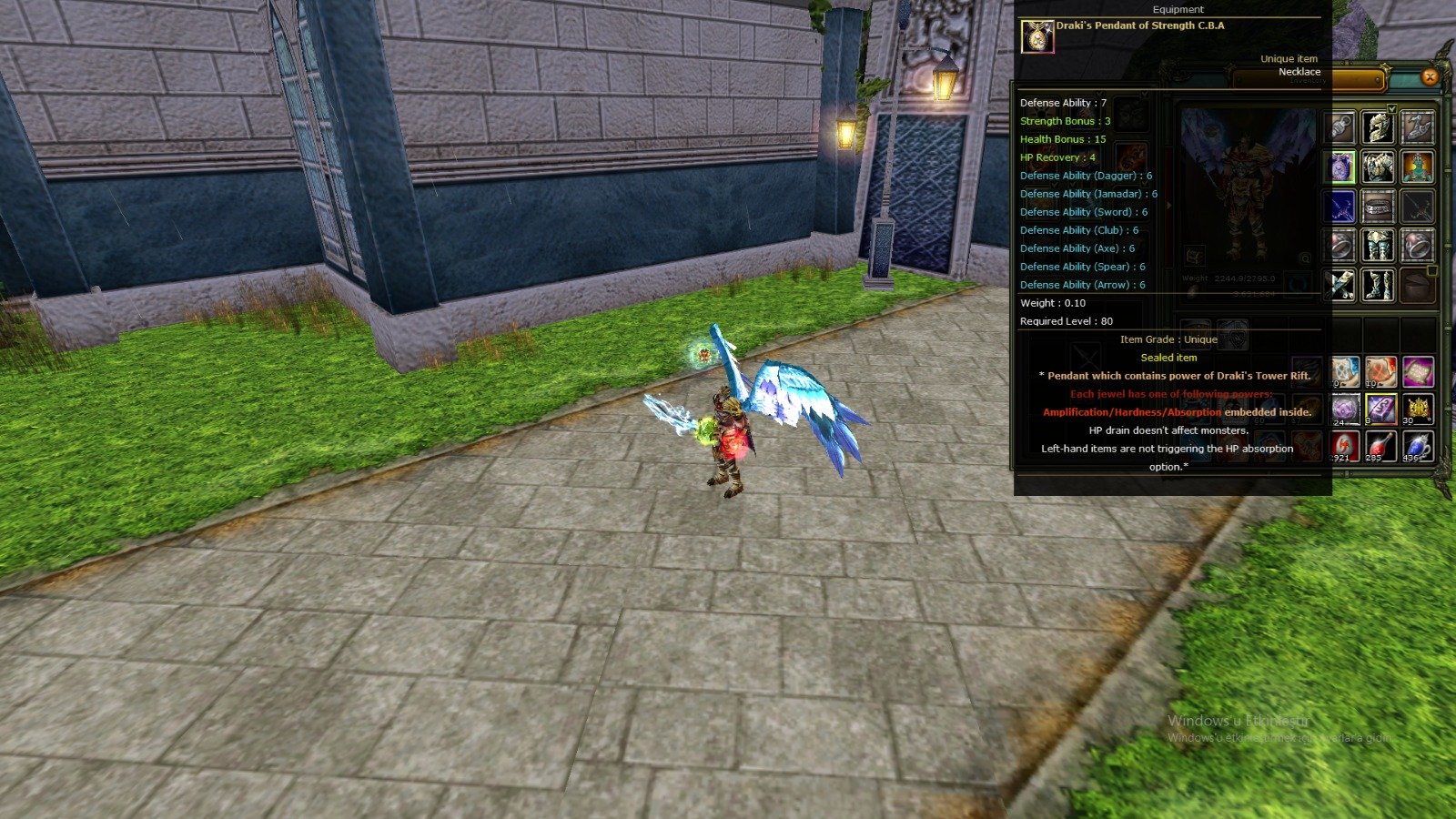Viewport: 1456px width, 819px height.
Task: Toggle the checkmark above the helmet slot
Action: (x=1391, y=108)
